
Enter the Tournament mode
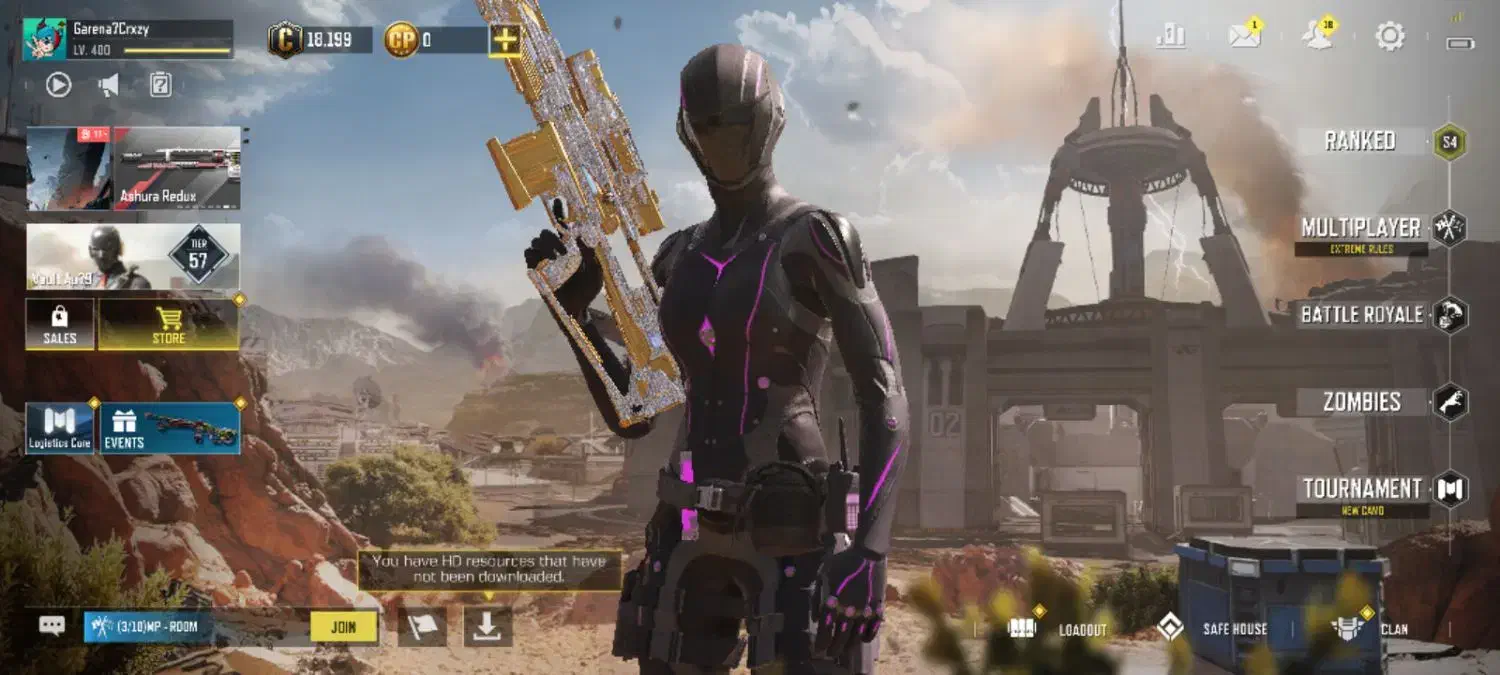point(1361,489)
